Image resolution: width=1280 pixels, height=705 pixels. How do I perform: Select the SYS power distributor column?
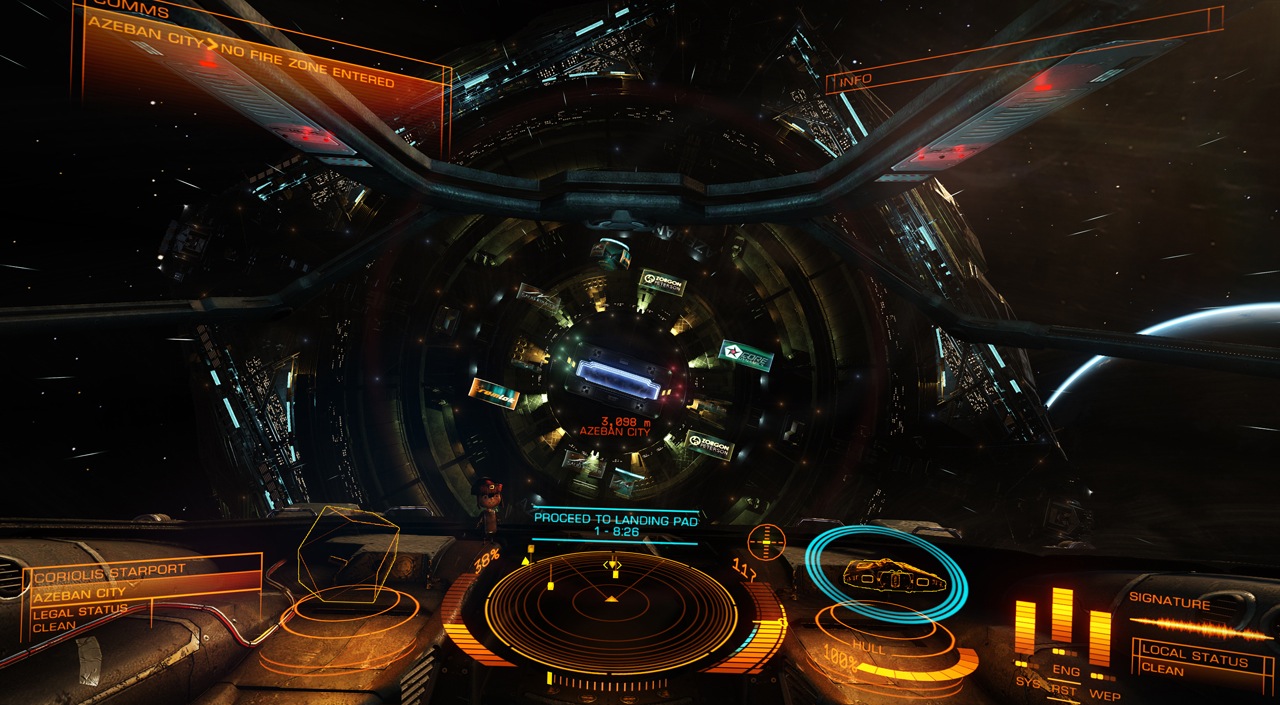pos(1027,632)
